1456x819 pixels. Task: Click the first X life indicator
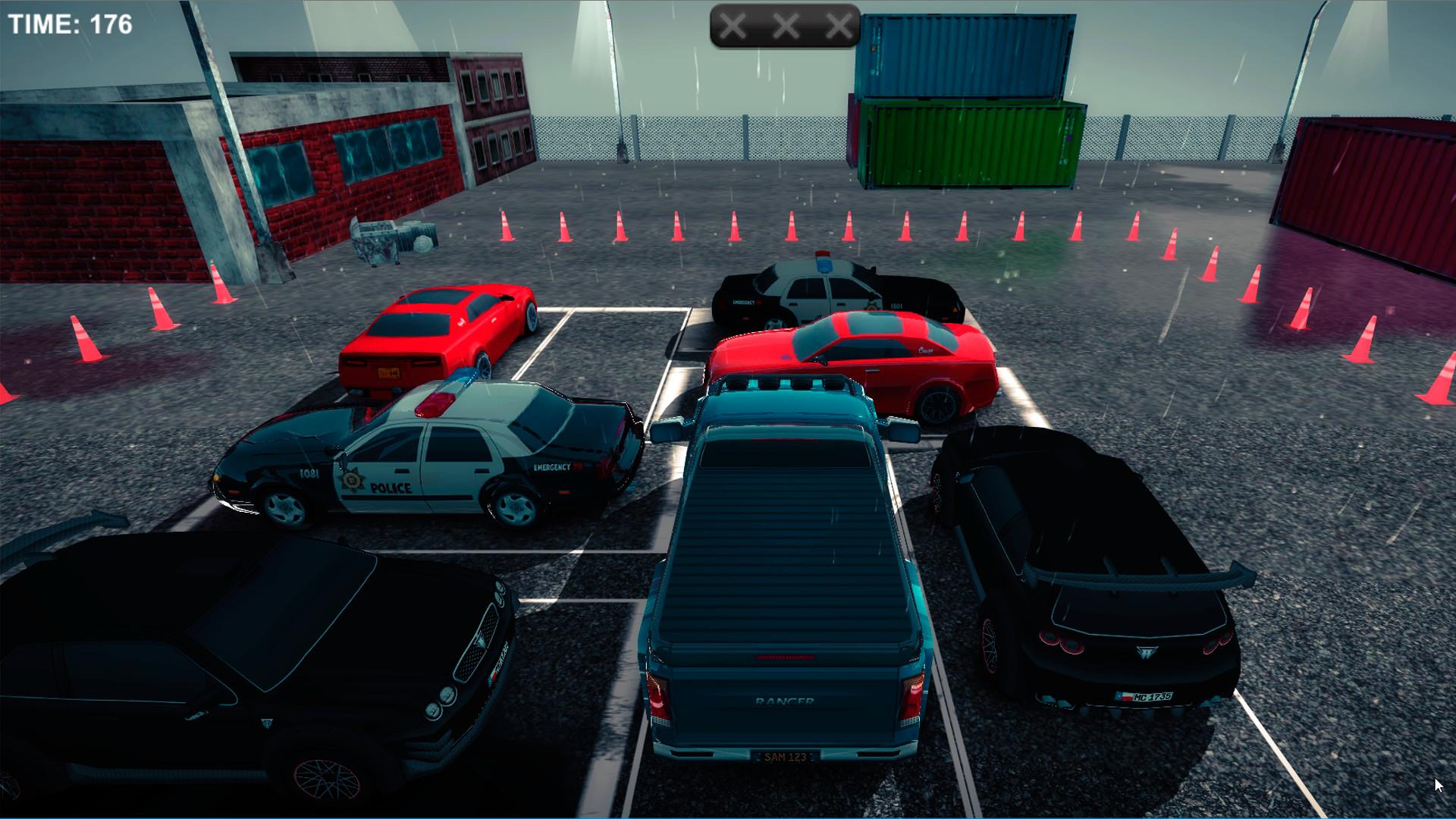pos(733,27)
